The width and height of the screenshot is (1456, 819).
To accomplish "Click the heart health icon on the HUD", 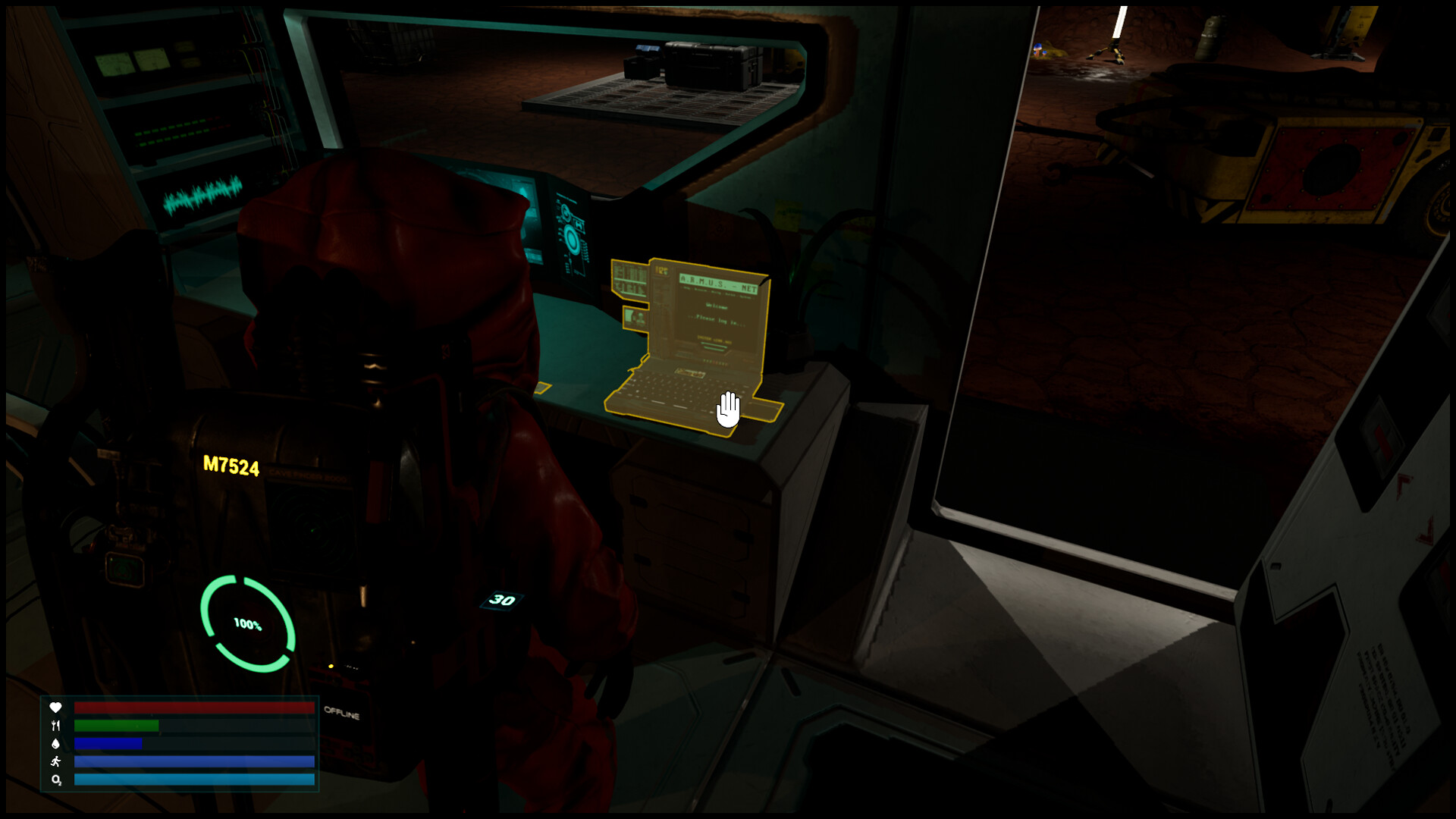I will coord(56,708).
